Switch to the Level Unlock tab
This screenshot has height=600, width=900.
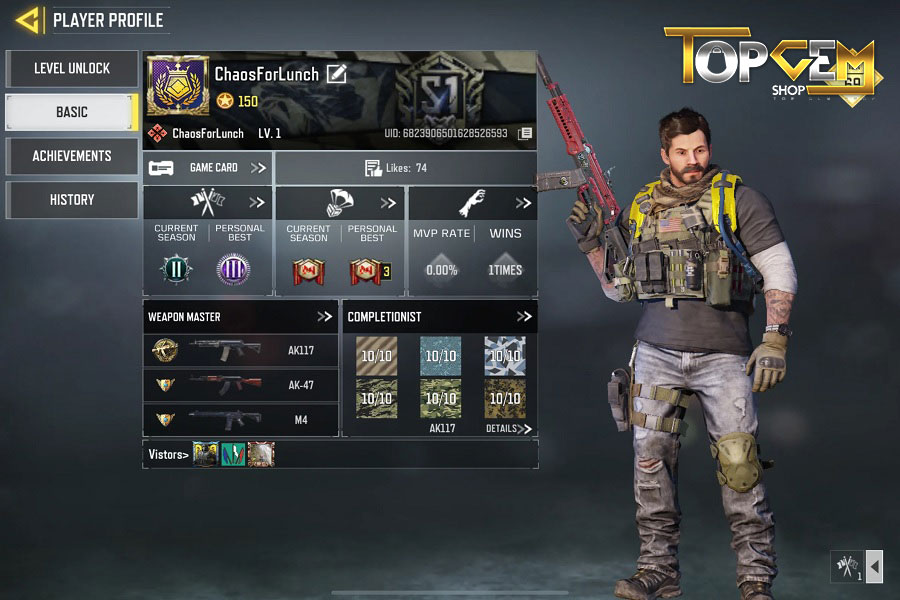click(71, 69)
